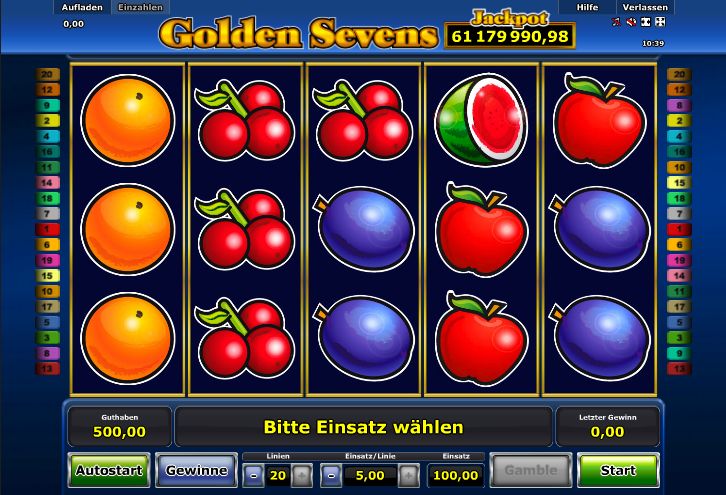Decrease the number of Linien
The image size is (726, 495).
click(254, 475)
